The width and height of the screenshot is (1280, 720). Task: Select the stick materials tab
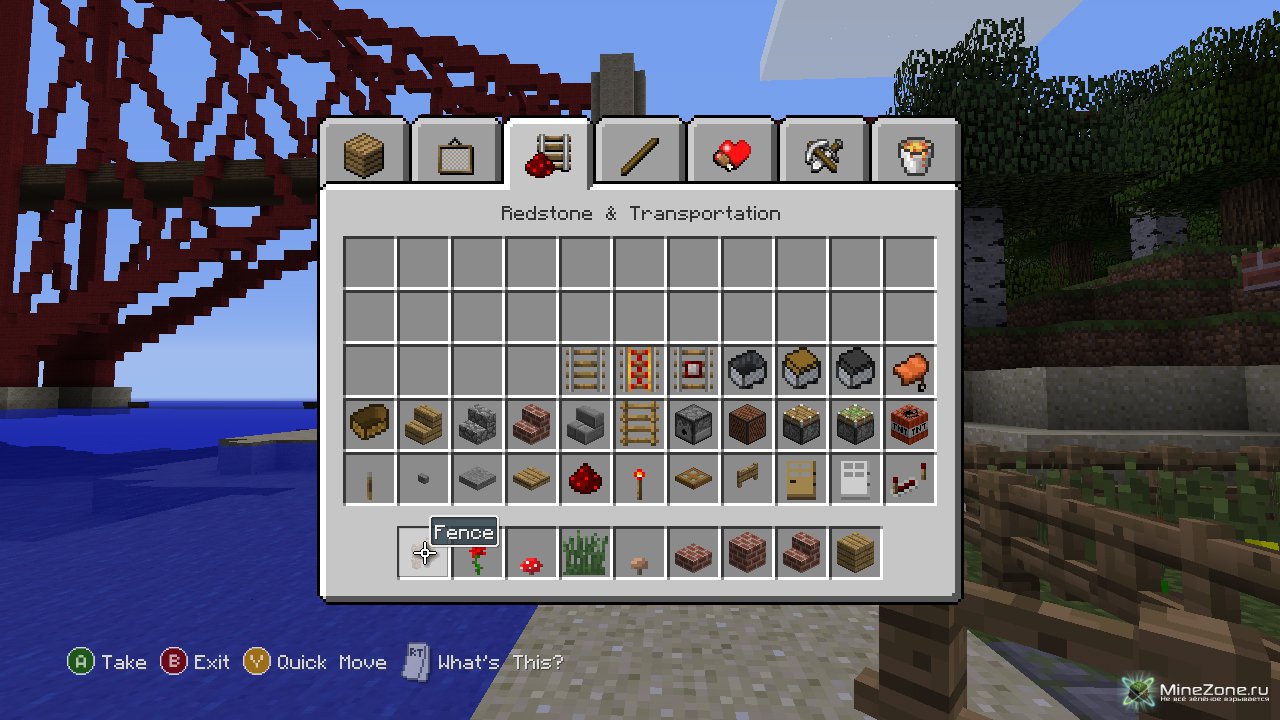(640, 154)
